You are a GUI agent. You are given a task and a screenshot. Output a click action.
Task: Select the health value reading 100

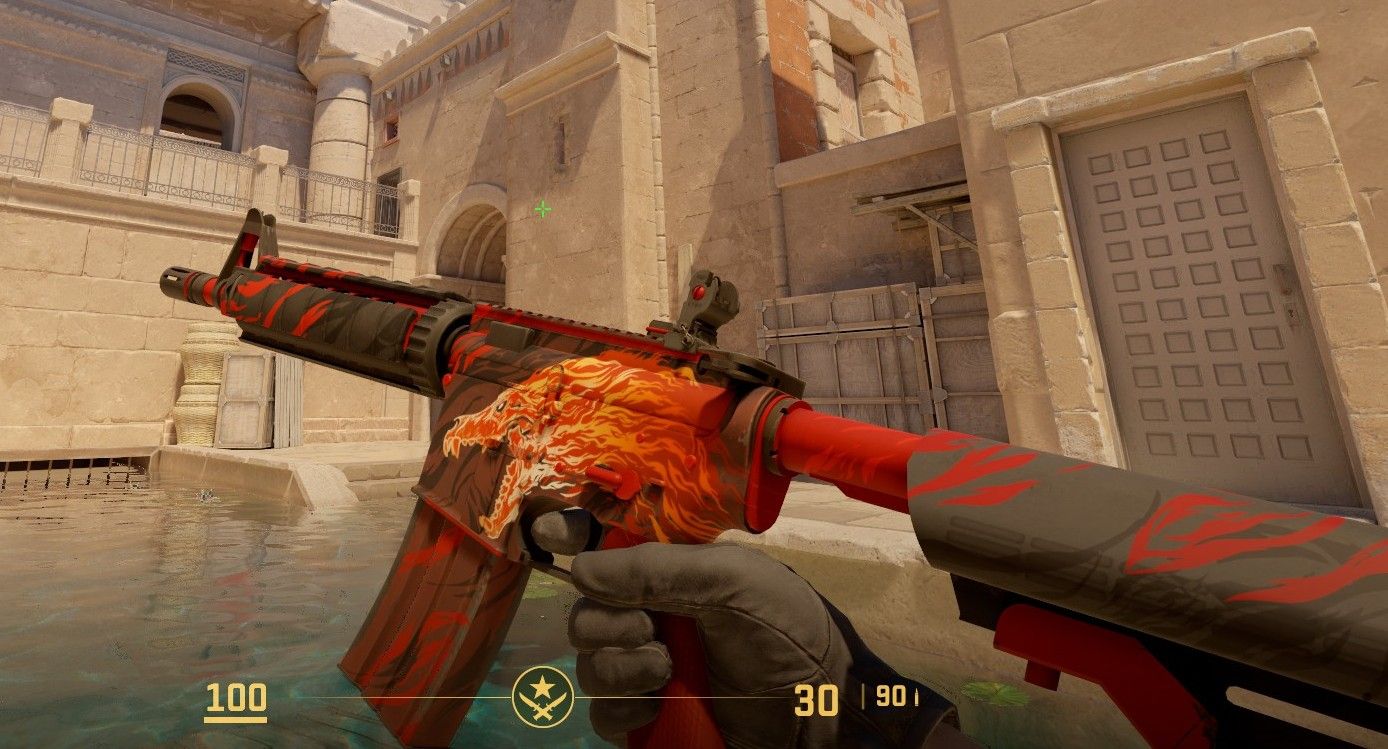[235, 697]
